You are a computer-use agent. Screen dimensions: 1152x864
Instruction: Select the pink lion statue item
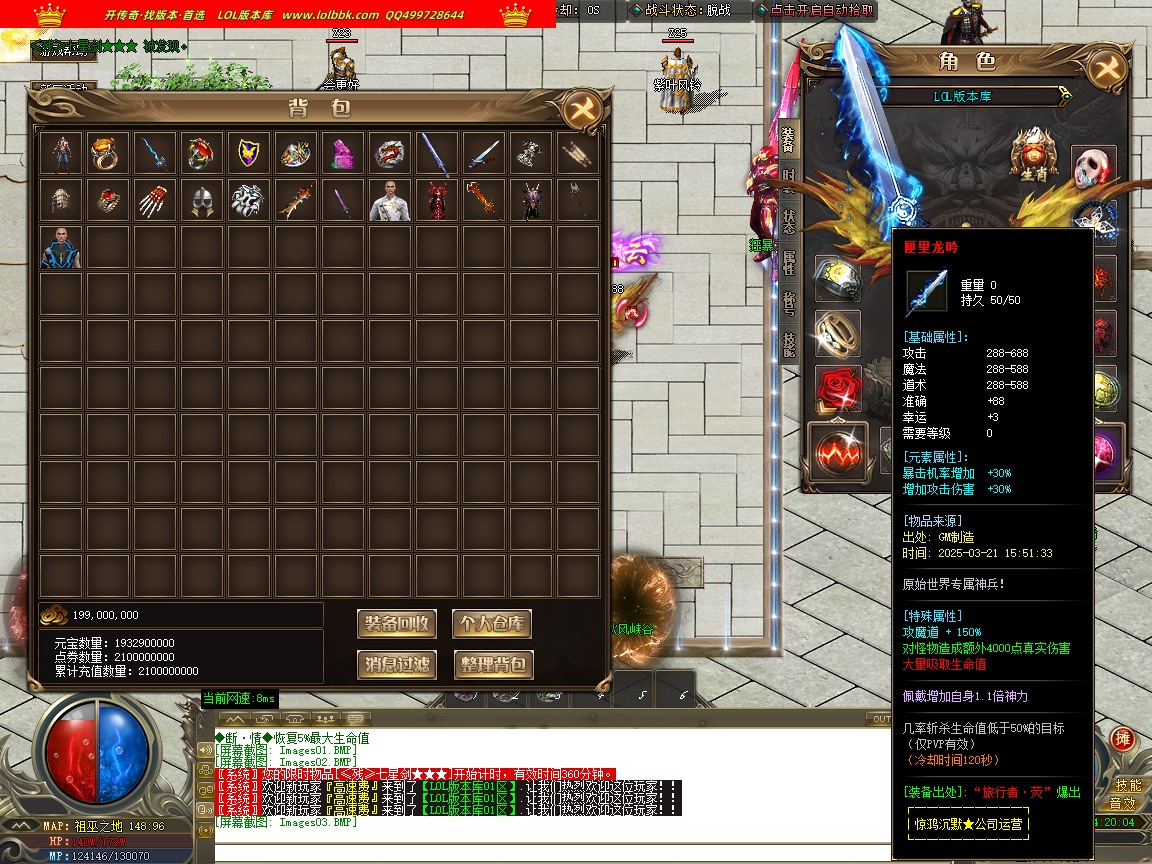pyautogui.click(x=342, y=153)
